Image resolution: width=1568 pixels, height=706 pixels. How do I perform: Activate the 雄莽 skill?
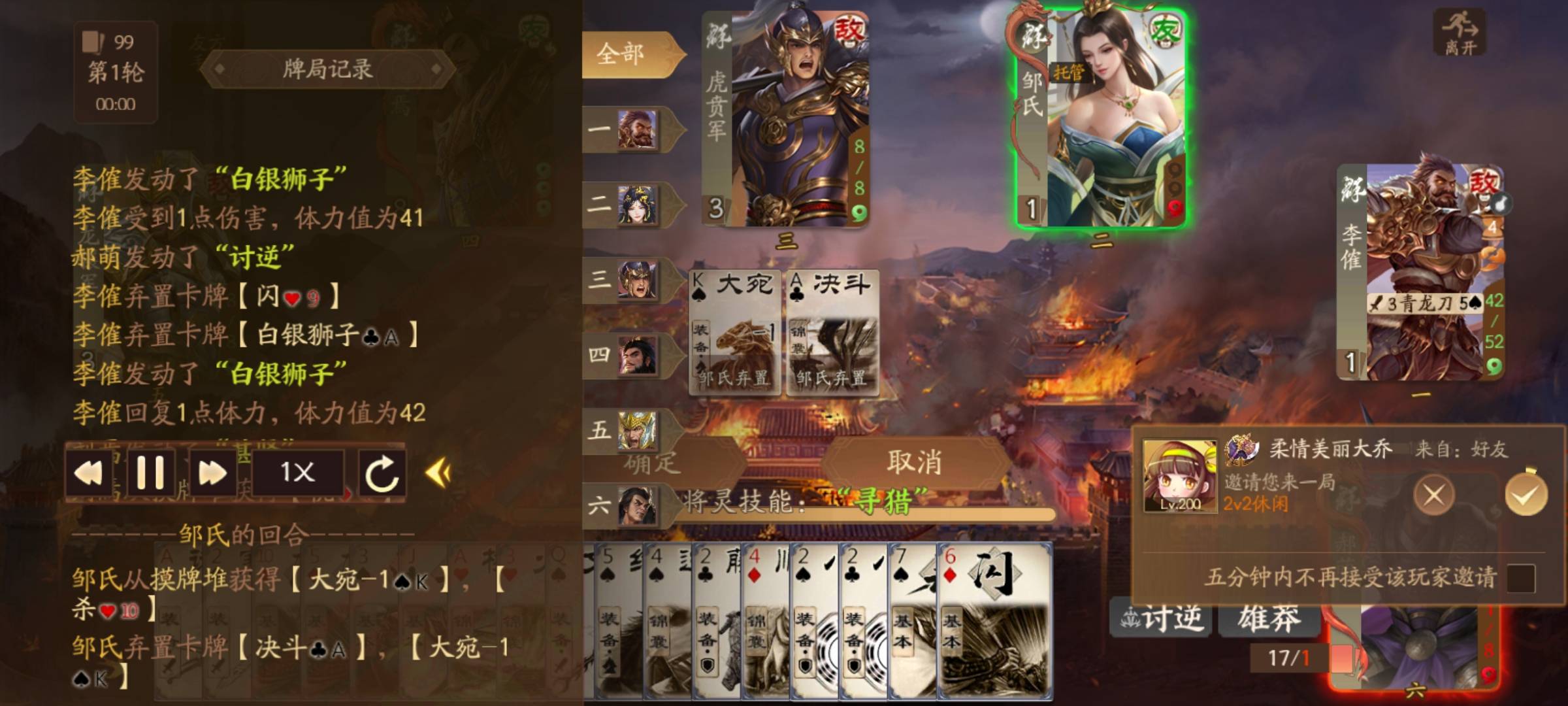click(x=1269, y=618)
